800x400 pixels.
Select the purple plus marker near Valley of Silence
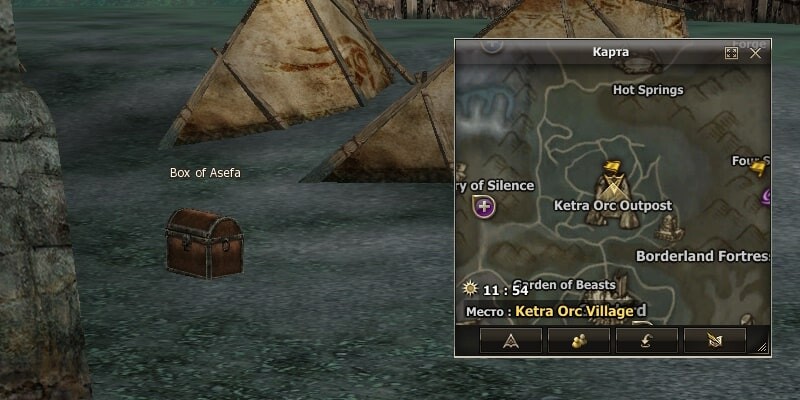485,207
